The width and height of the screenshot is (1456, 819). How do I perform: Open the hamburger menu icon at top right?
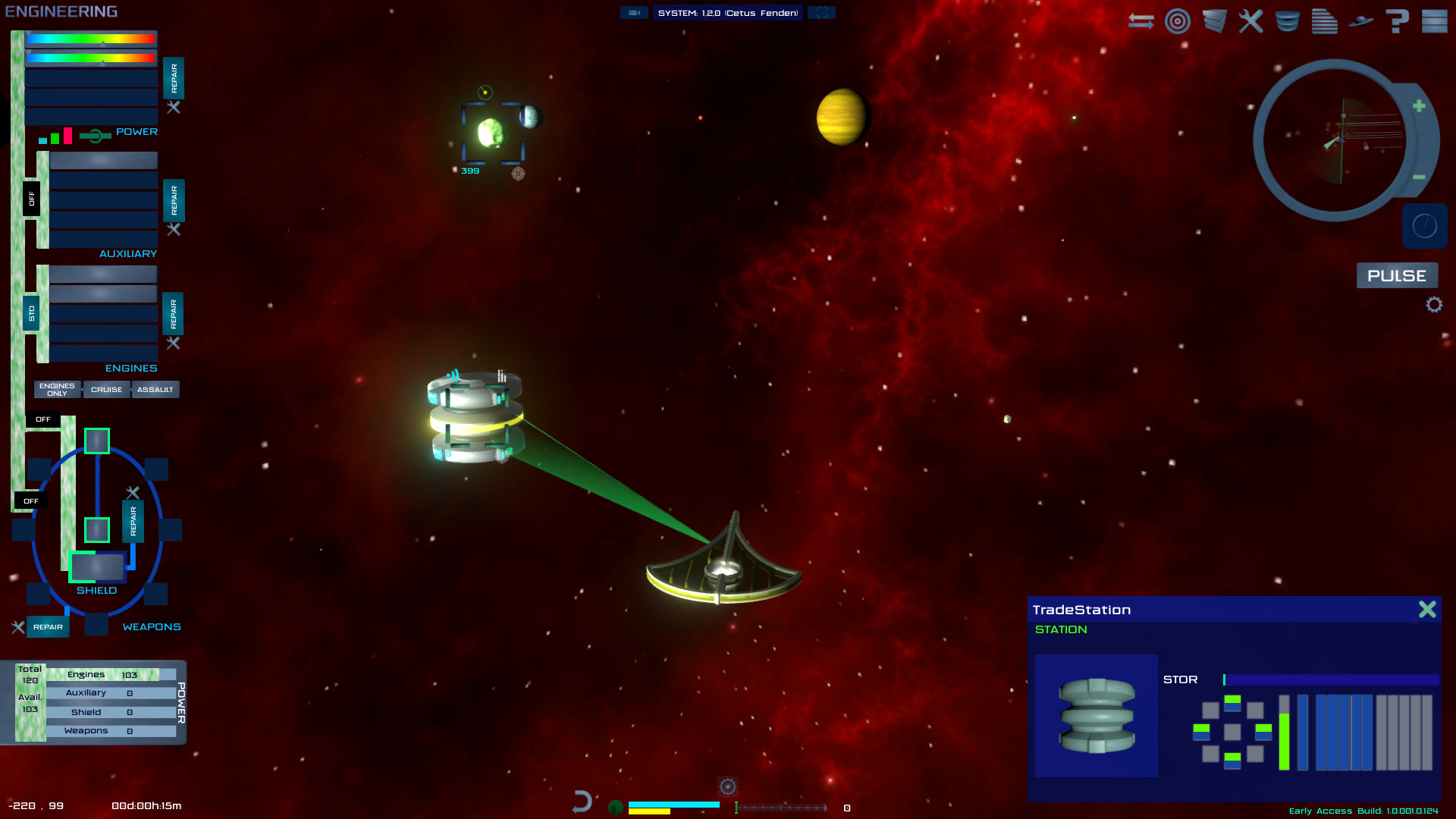pyautogui.click(x=1432, y=21)
